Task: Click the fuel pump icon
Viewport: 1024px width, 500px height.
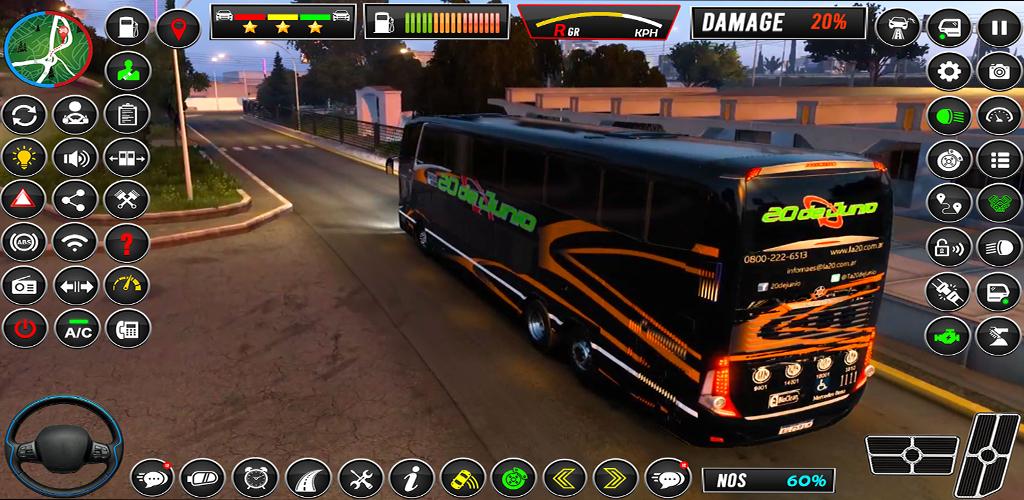Action: coord(127,27)
